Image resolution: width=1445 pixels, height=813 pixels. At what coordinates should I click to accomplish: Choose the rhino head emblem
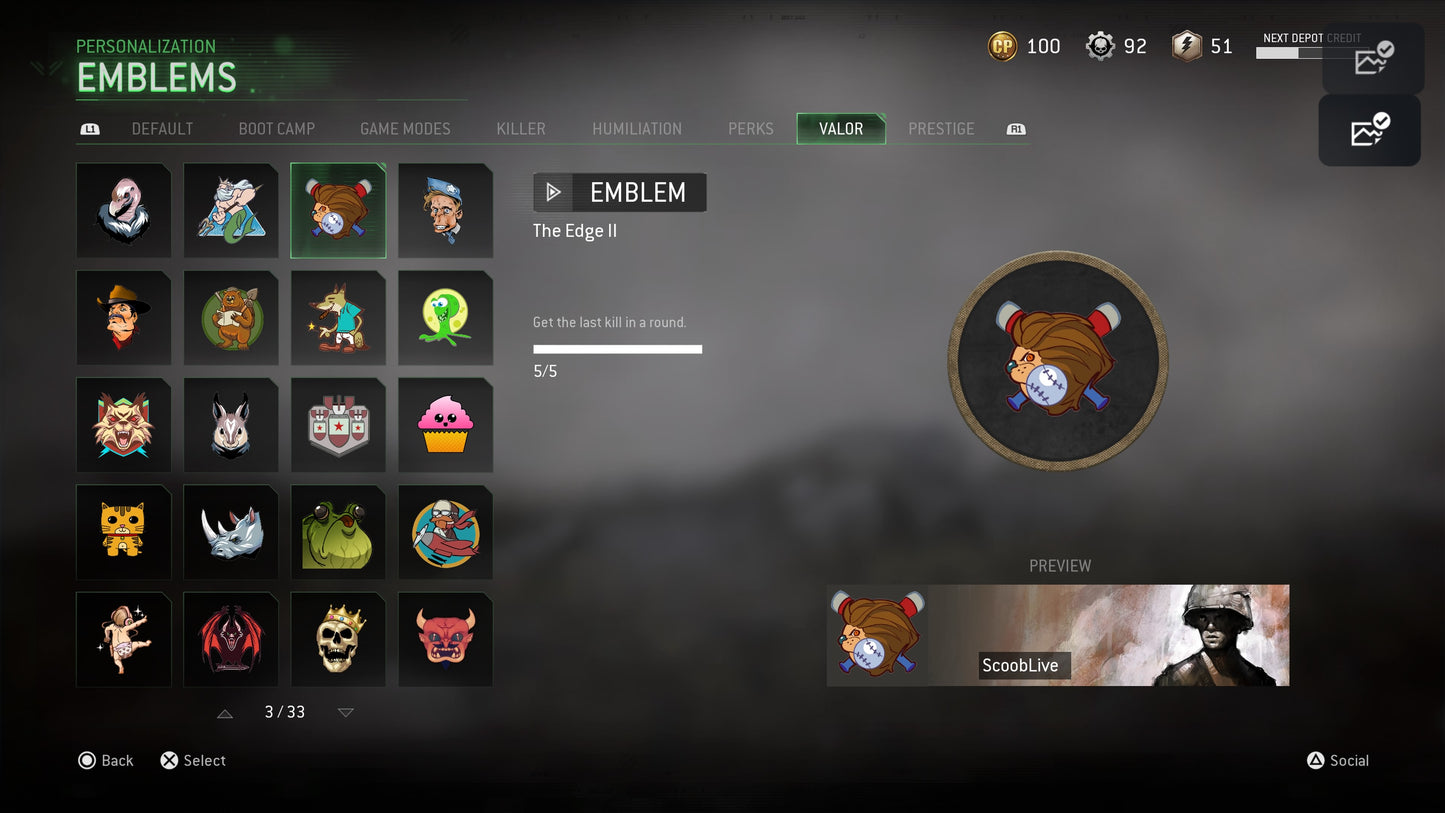point(231,532)
